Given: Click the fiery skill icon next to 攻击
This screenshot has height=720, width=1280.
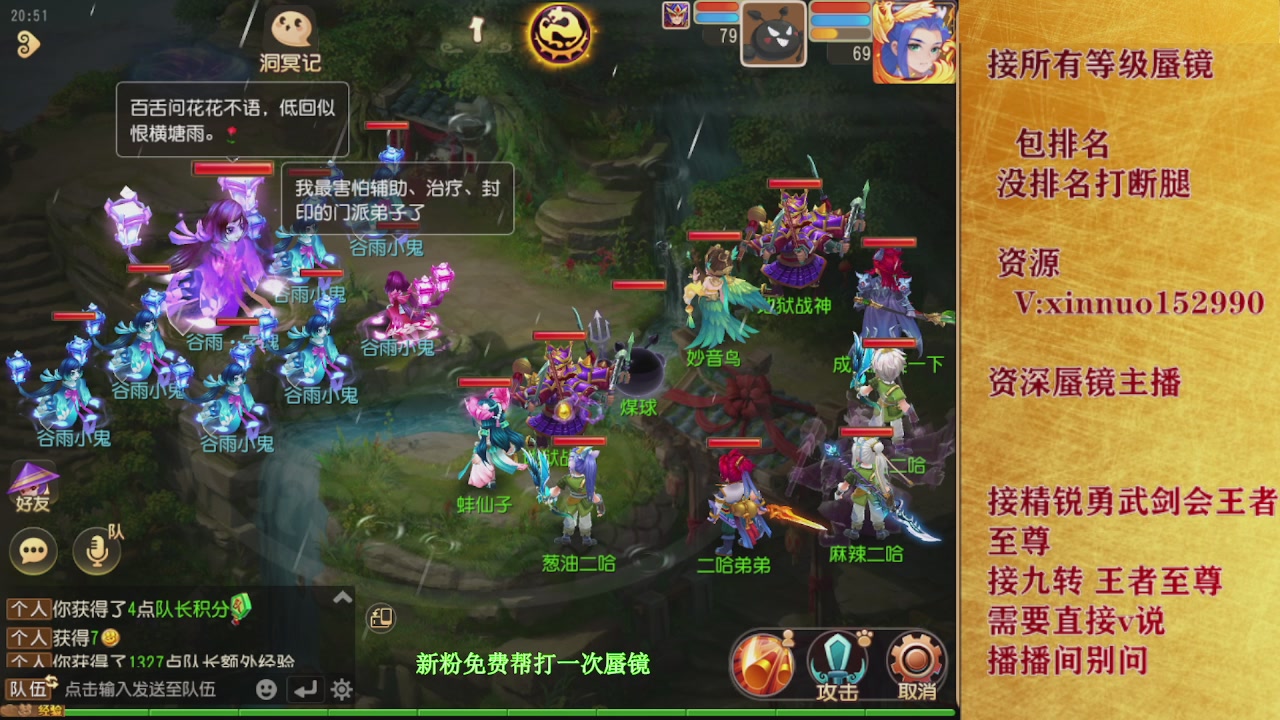Looking at the screenshot, I should [x=763, y=662].
